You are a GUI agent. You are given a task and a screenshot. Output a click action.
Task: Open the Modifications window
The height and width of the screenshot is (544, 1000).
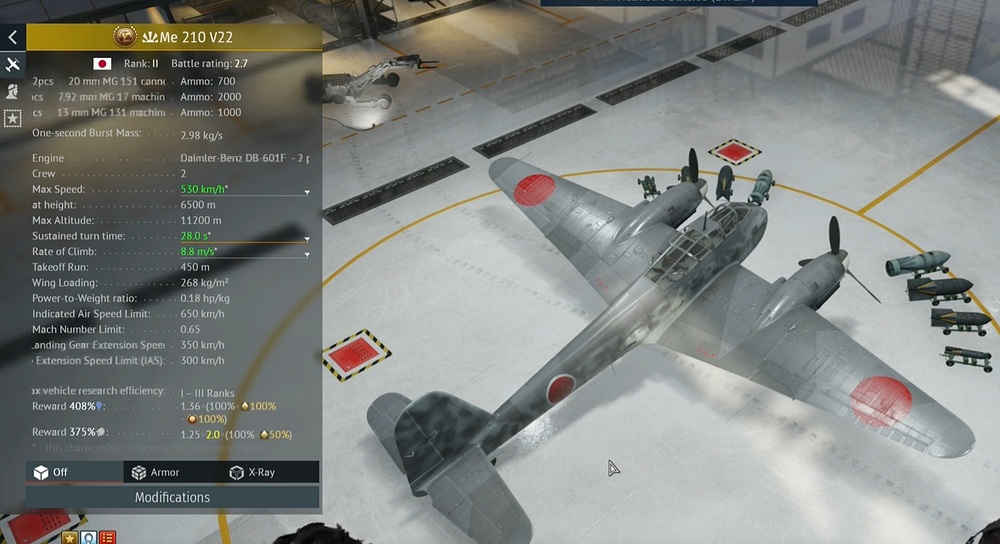tap(172, 497)
